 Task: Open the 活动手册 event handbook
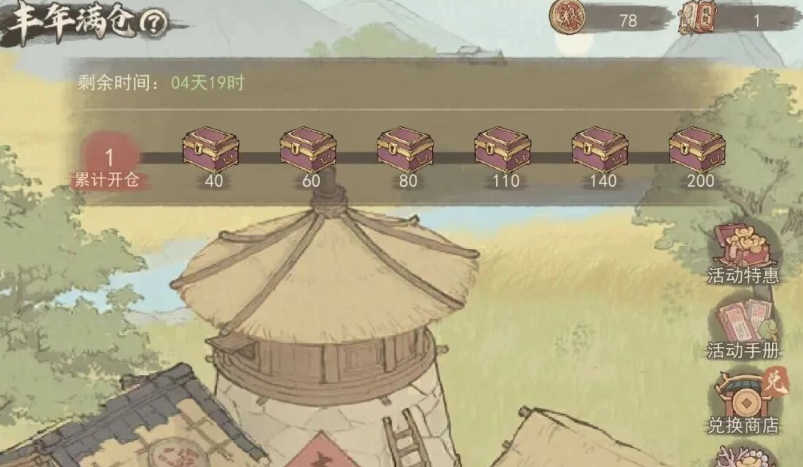[x=743, y=325]
